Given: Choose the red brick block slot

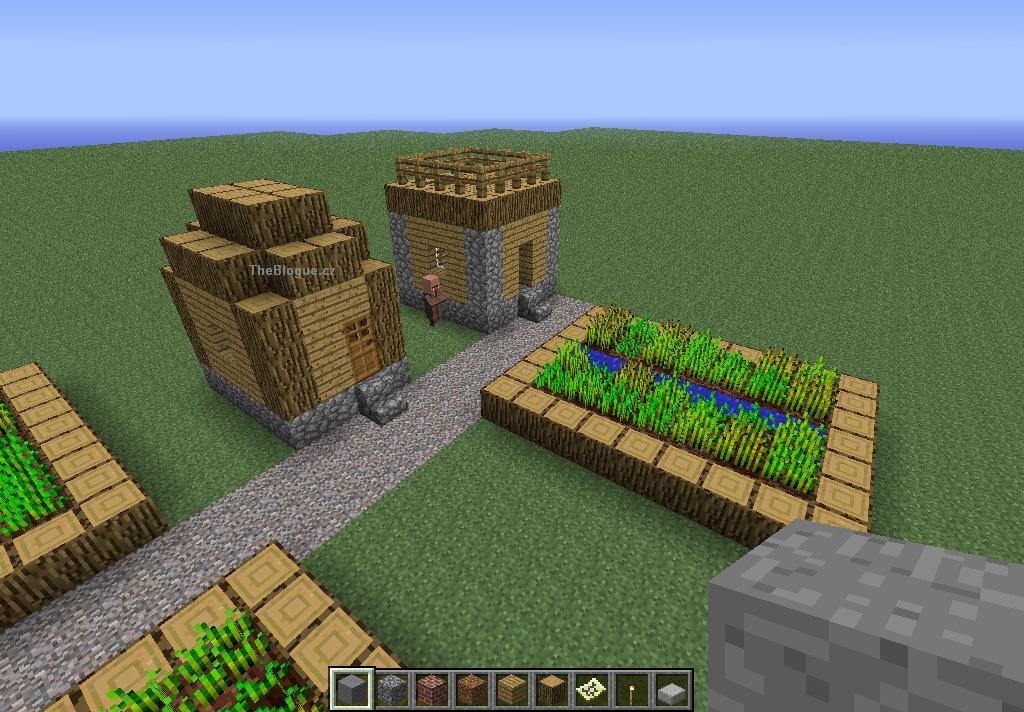Looking at the screenshot, I should [x=431, y=689].
